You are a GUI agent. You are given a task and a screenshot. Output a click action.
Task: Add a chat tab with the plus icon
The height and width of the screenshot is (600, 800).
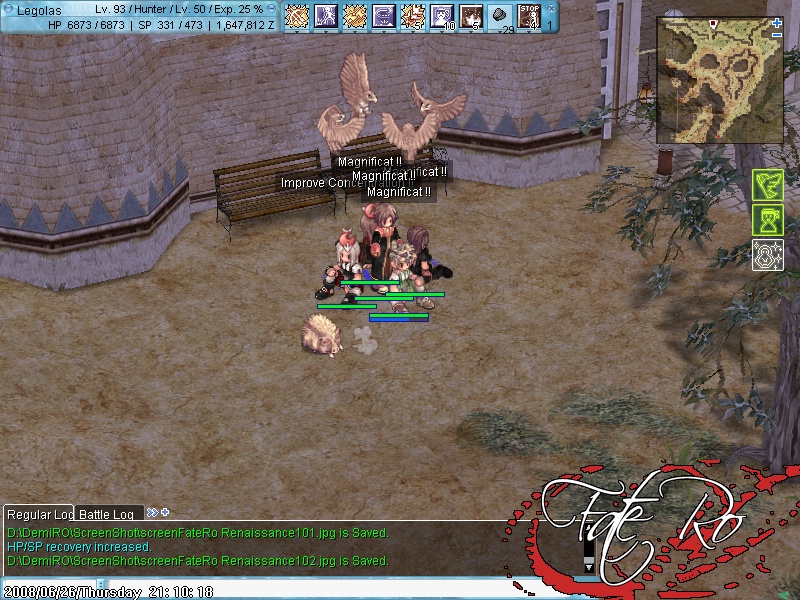click(x=165, y=512)
